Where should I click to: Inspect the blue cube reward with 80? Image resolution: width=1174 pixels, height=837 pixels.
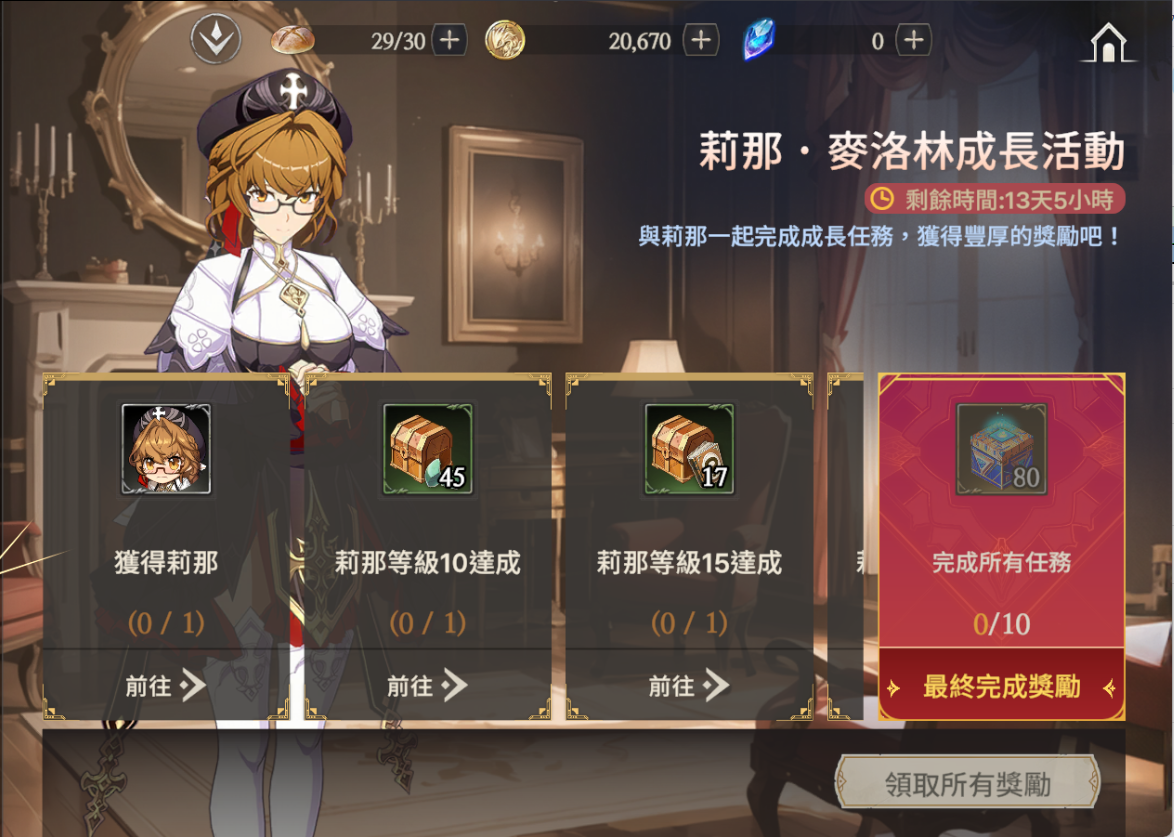(1001, 449)
